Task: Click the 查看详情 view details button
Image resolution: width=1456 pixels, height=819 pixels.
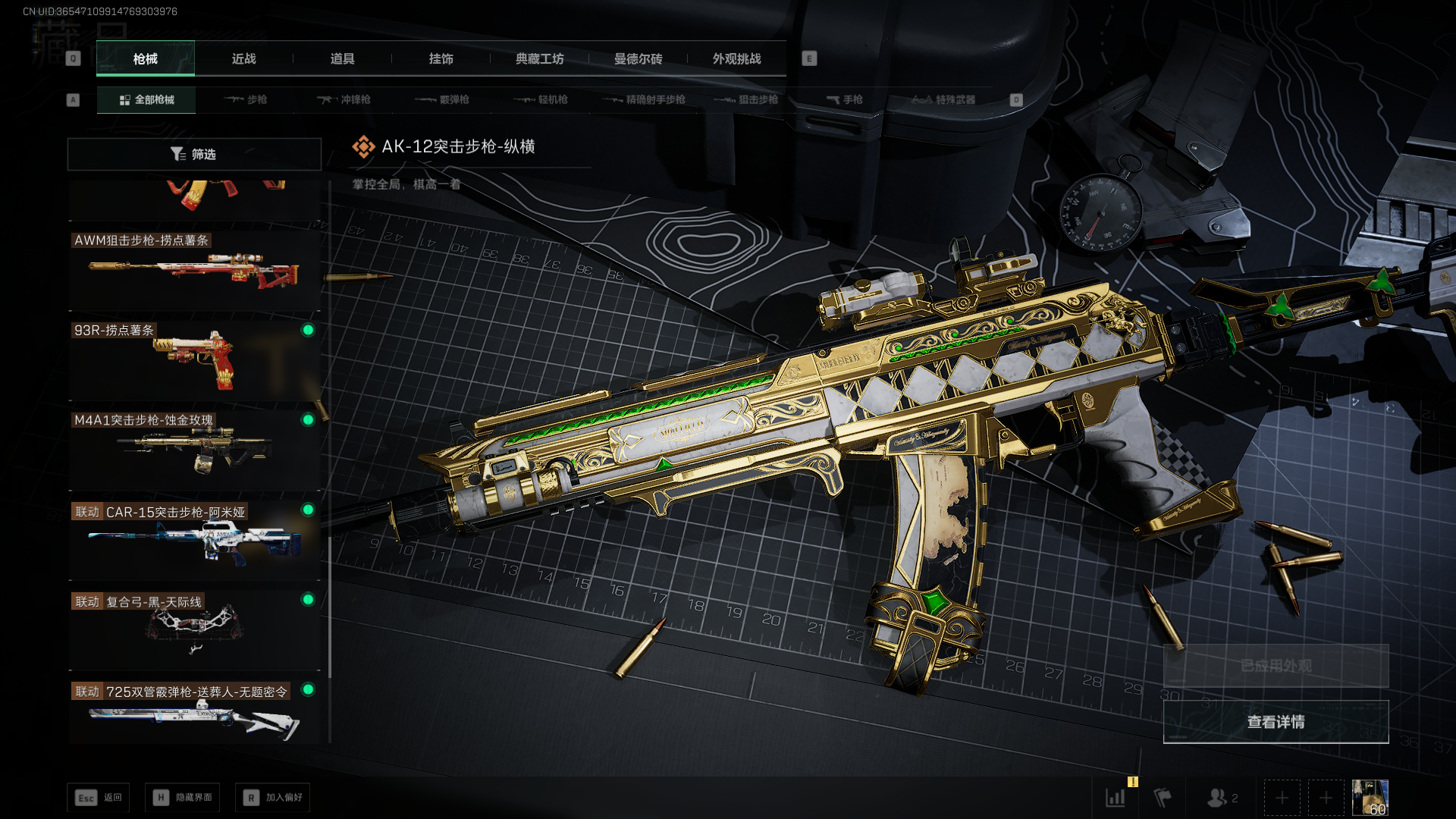Action: click(1276, 722)
